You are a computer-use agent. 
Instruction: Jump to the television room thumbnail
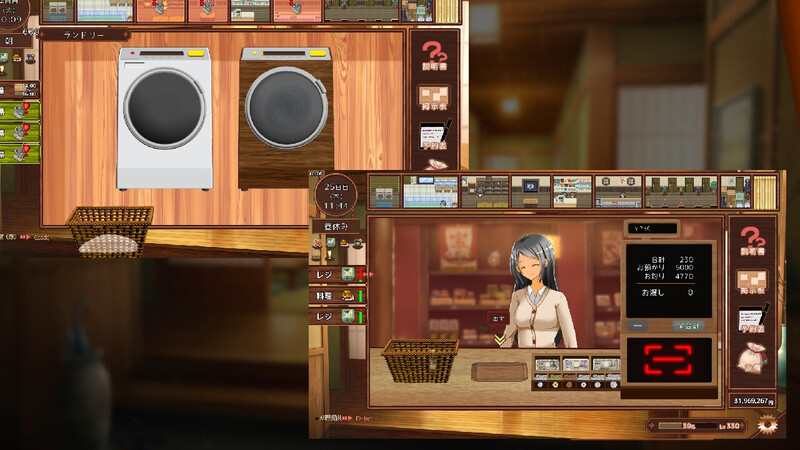tap(531, 190)
